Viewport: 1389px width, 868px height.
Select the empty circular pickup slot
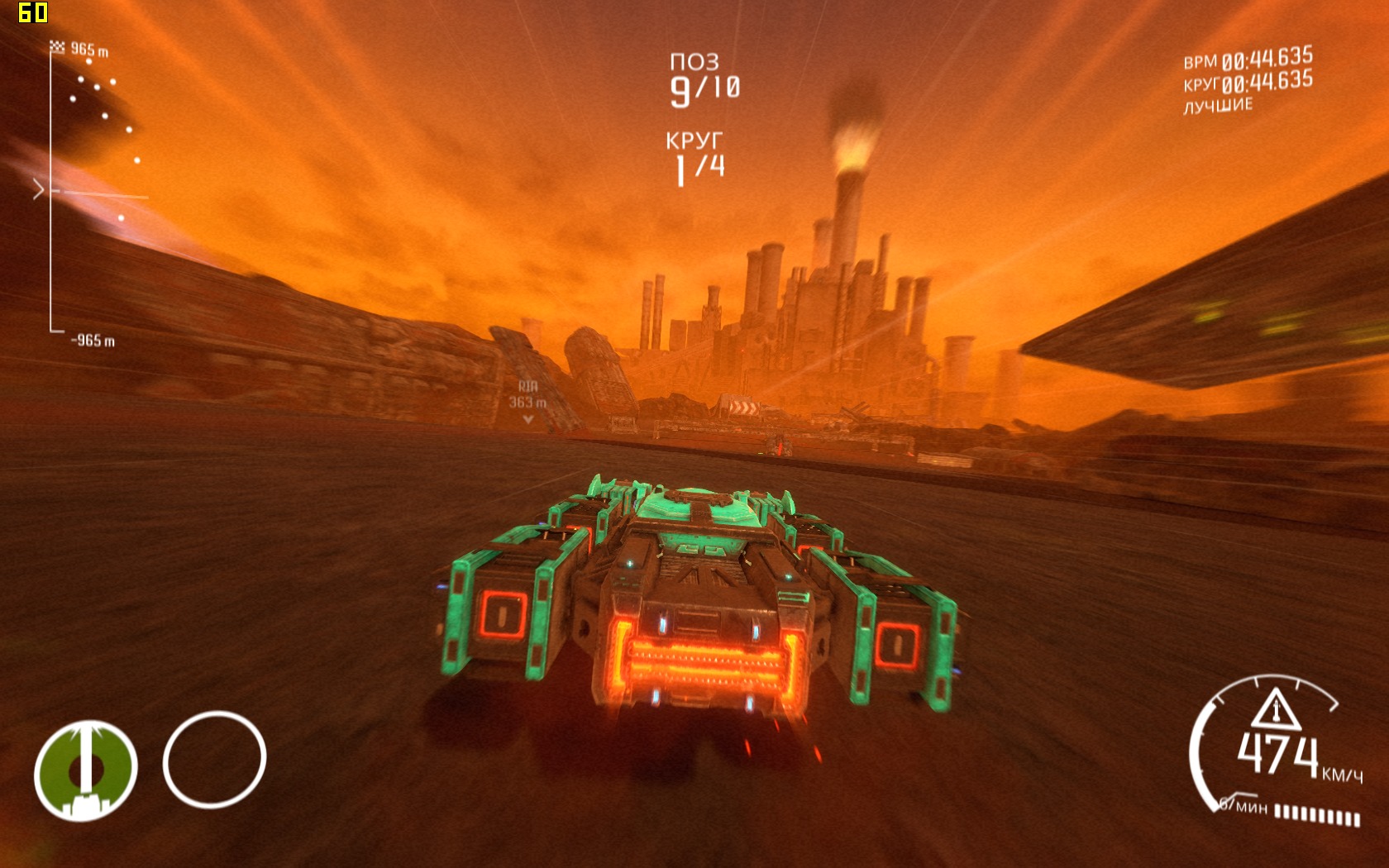click(x=214, y=759)
